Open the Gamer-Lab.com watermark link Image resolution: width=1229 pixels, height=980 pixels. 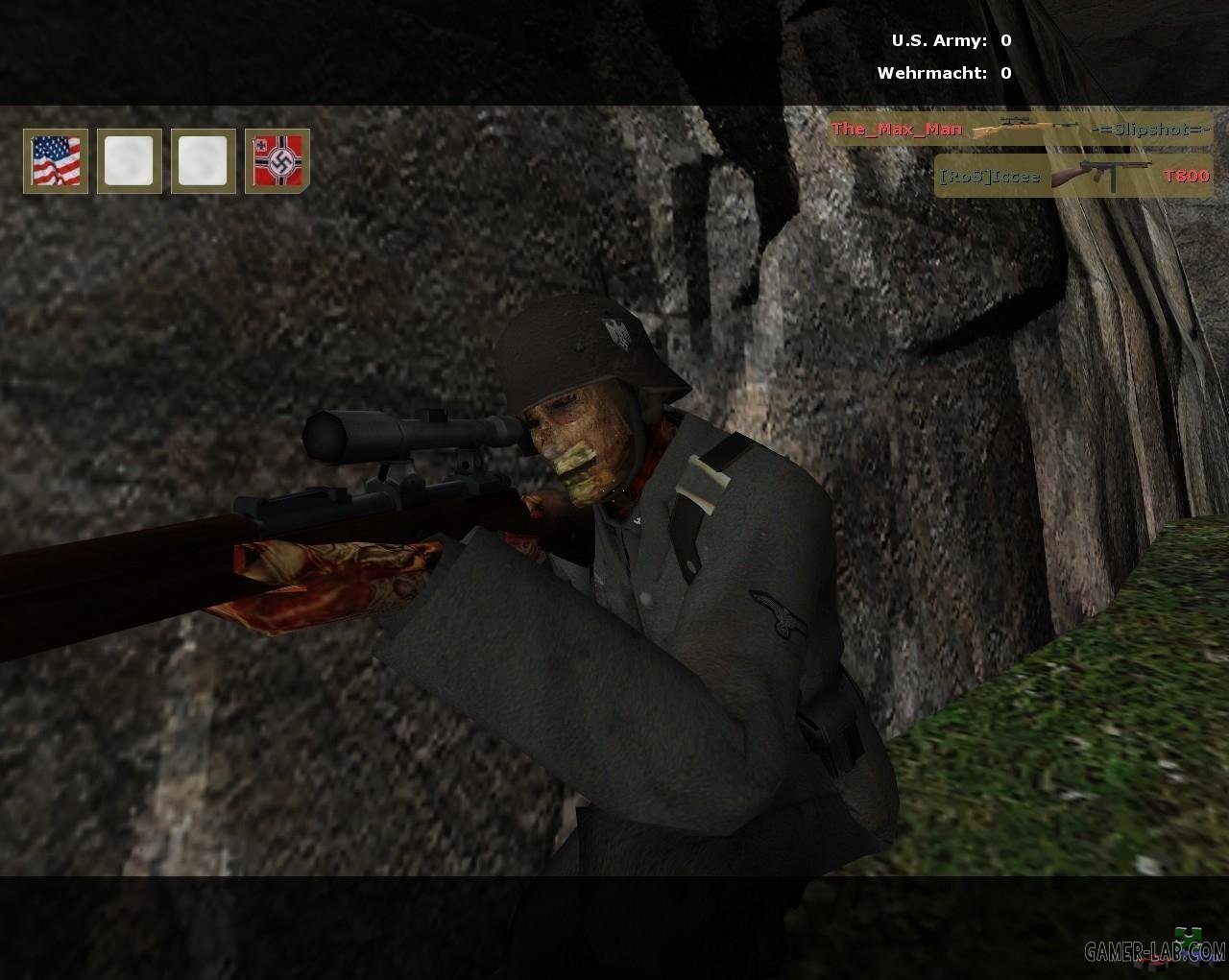1155,951
